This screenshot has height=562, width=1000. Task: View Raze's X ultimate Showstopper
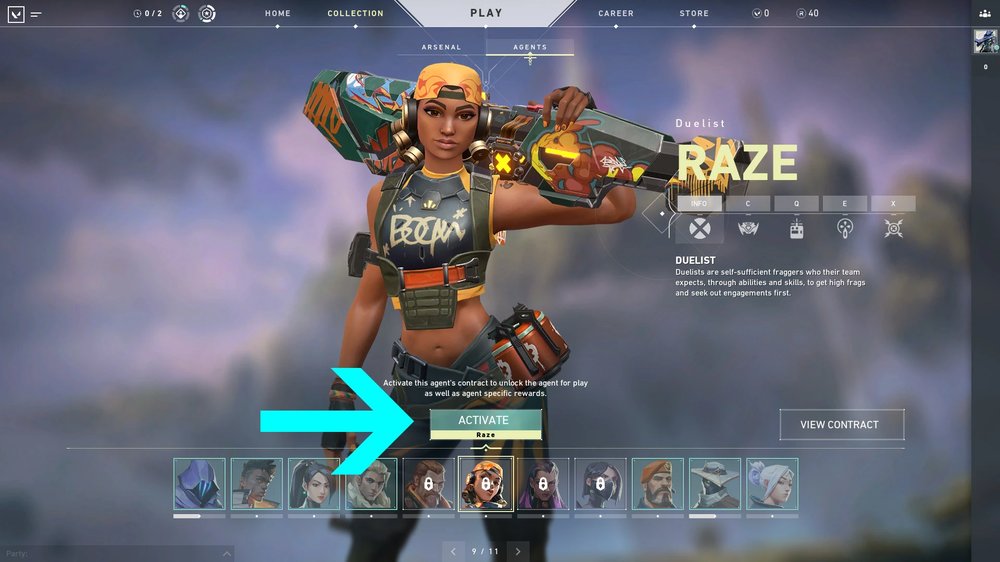pyautogui.click(x=893, y=204)
